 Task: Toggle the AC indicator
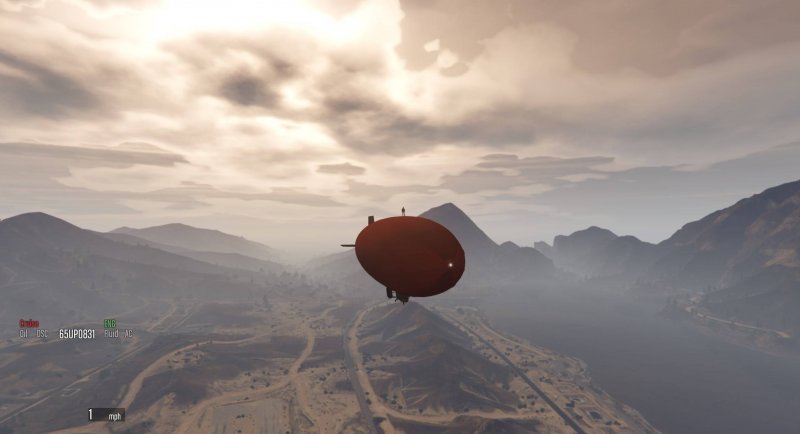pyautogui.click(x=128, y=334)
